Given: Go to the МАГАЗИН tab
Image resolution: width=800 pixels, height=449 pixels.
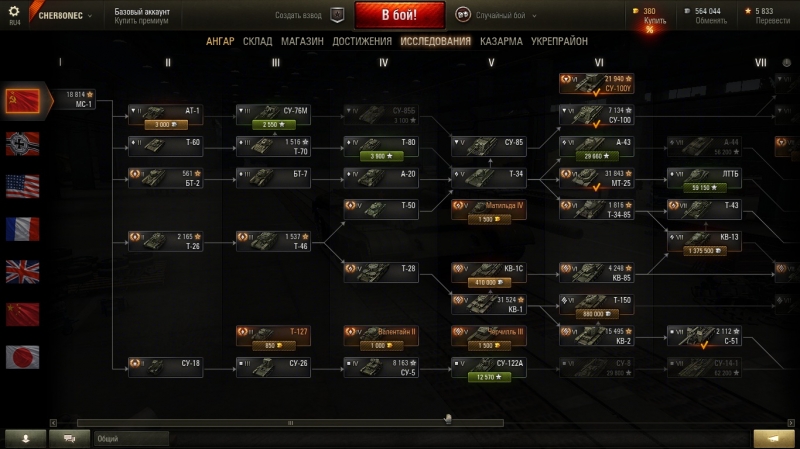Looking at the screenshot, I should pyautogui.click(x=302, y=41).
